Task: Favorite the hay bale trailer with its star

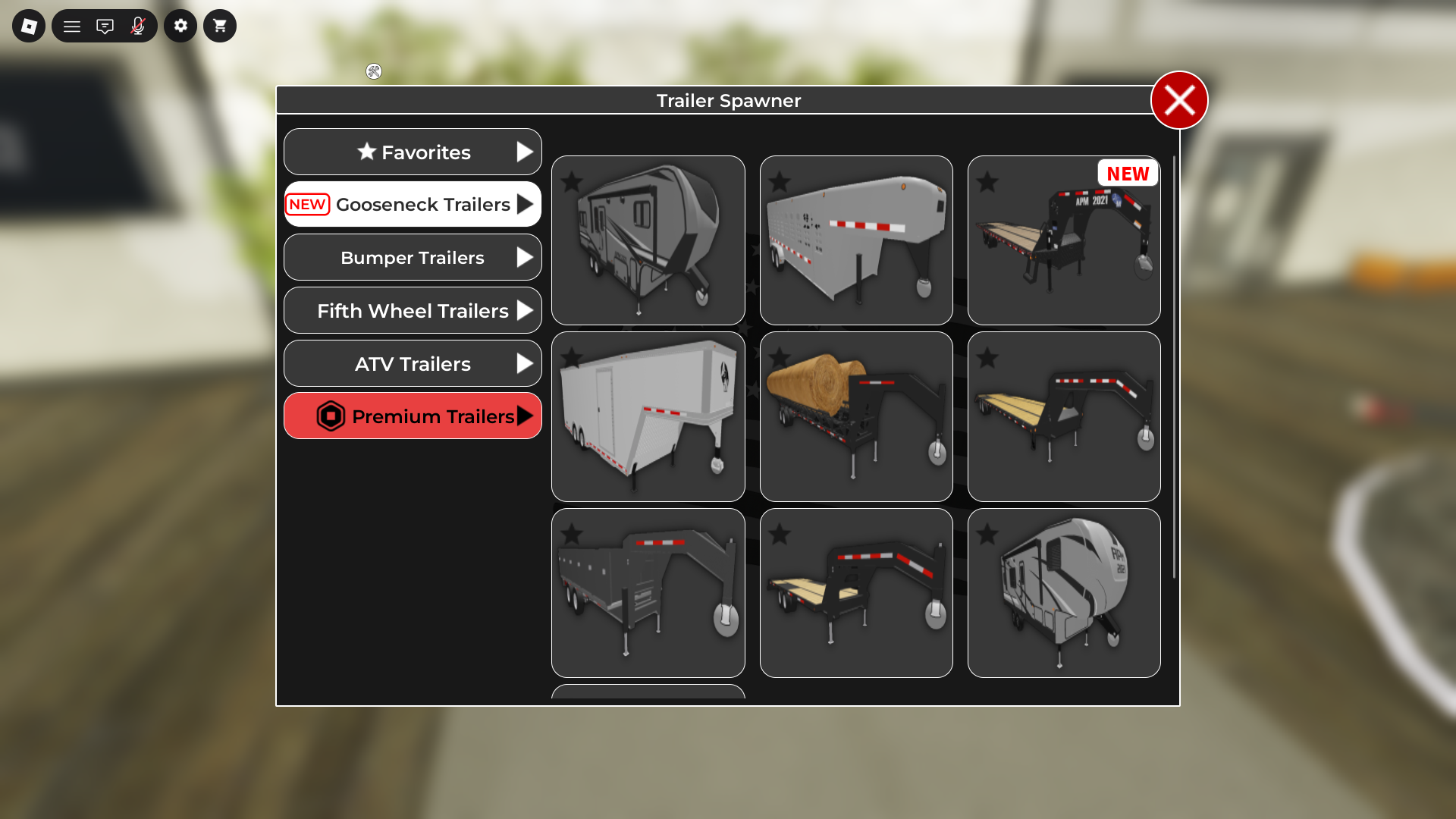Action: (x=780, y=358)
